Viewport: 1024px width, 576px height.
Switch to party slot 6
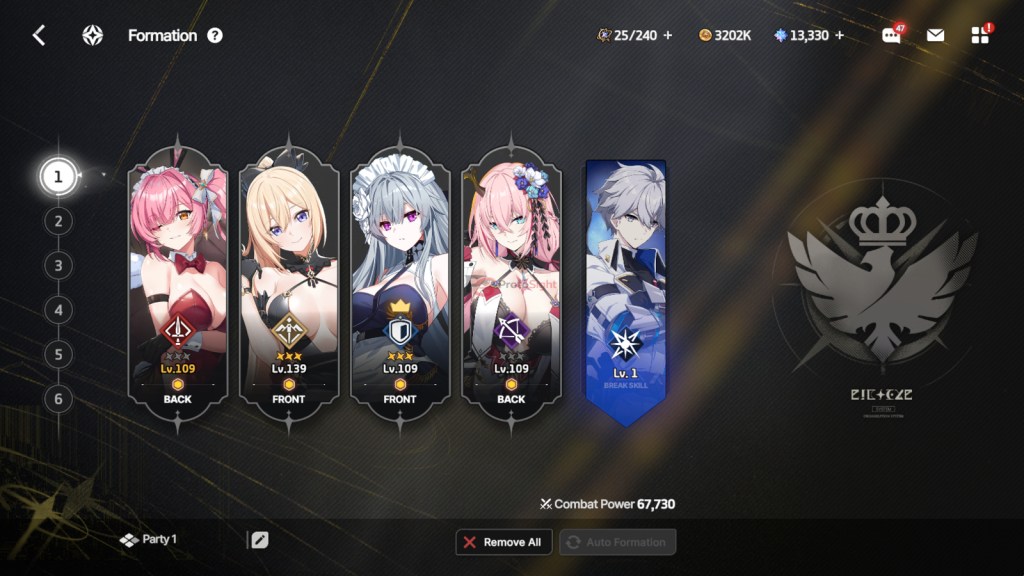pyautogui.click(x=58, y=399)
